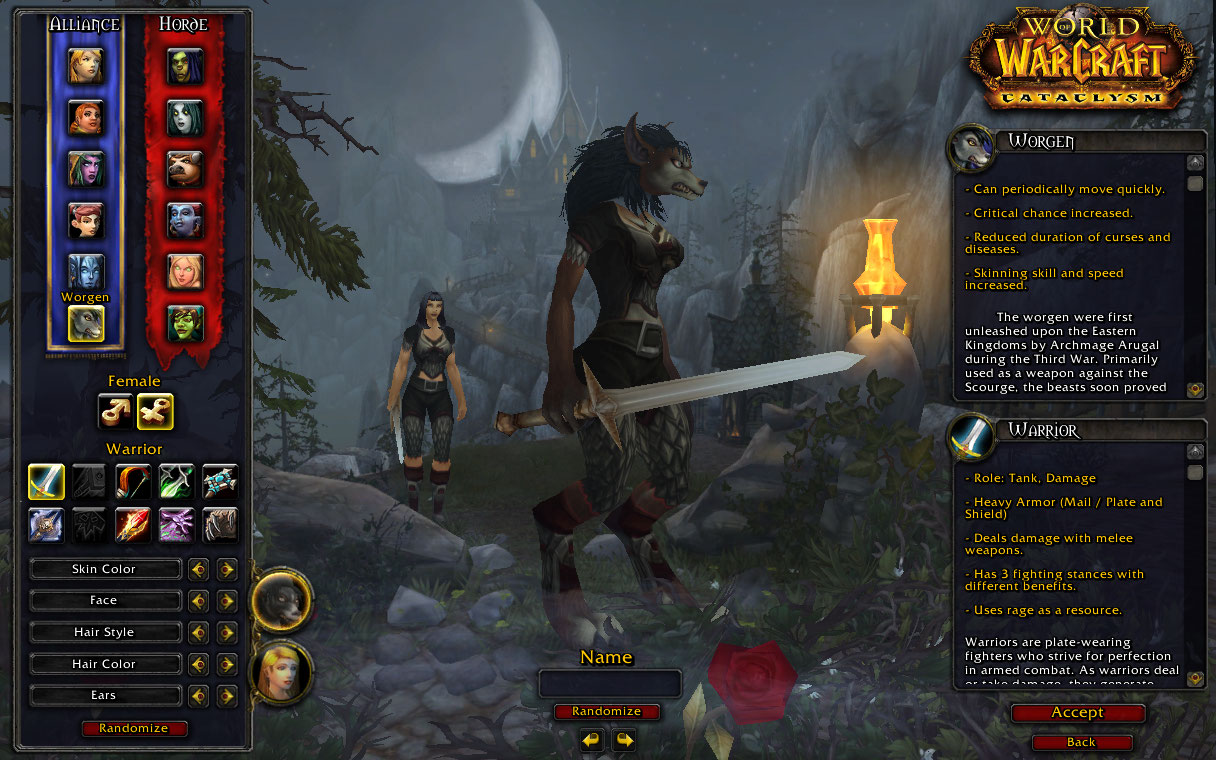
Task: Randomize the character name
Action: pyautogui.click(x=607, y=712)
